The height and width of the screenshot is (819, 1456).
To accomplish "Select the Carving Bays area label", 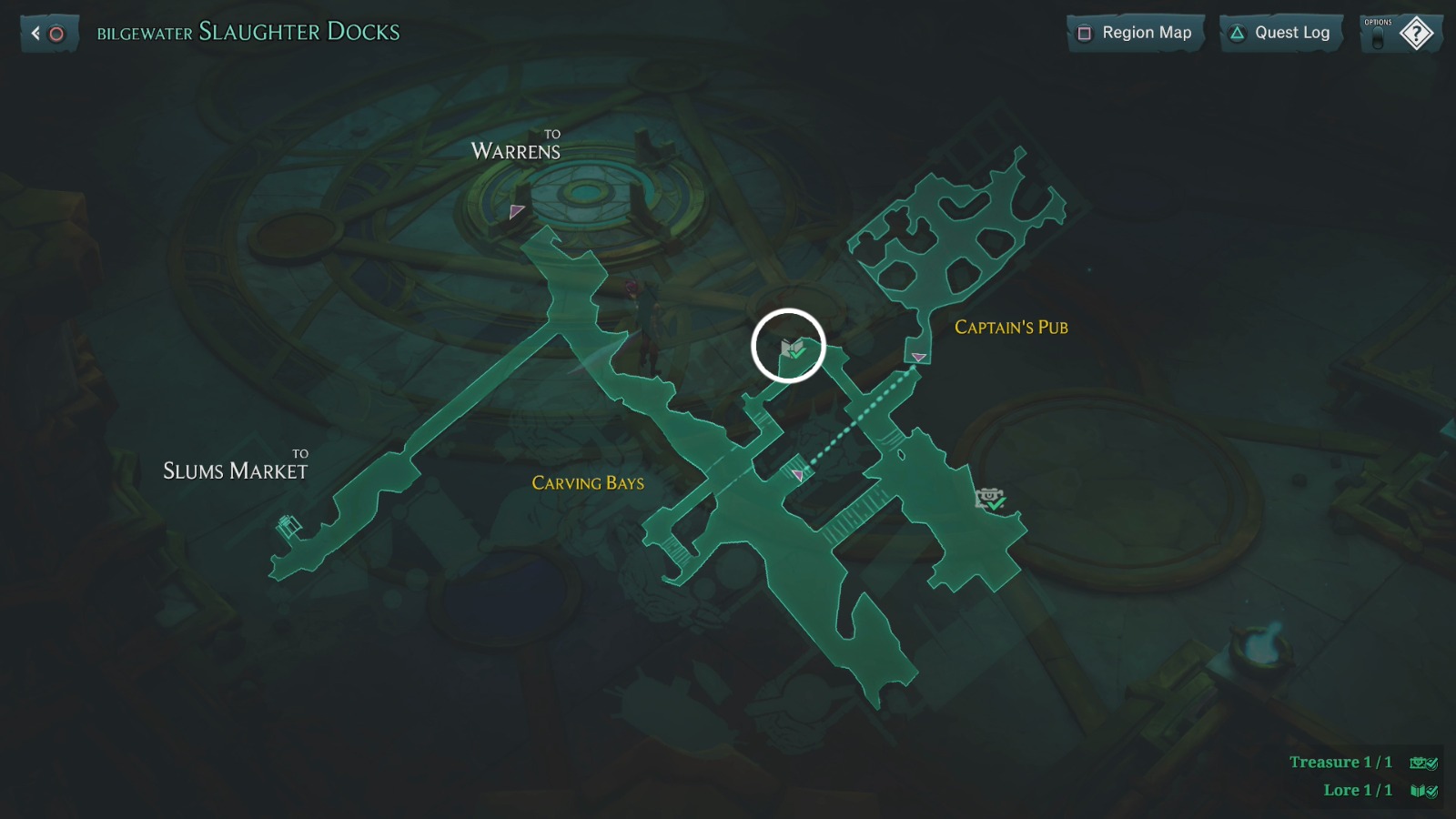I will (x=588, y=484).
